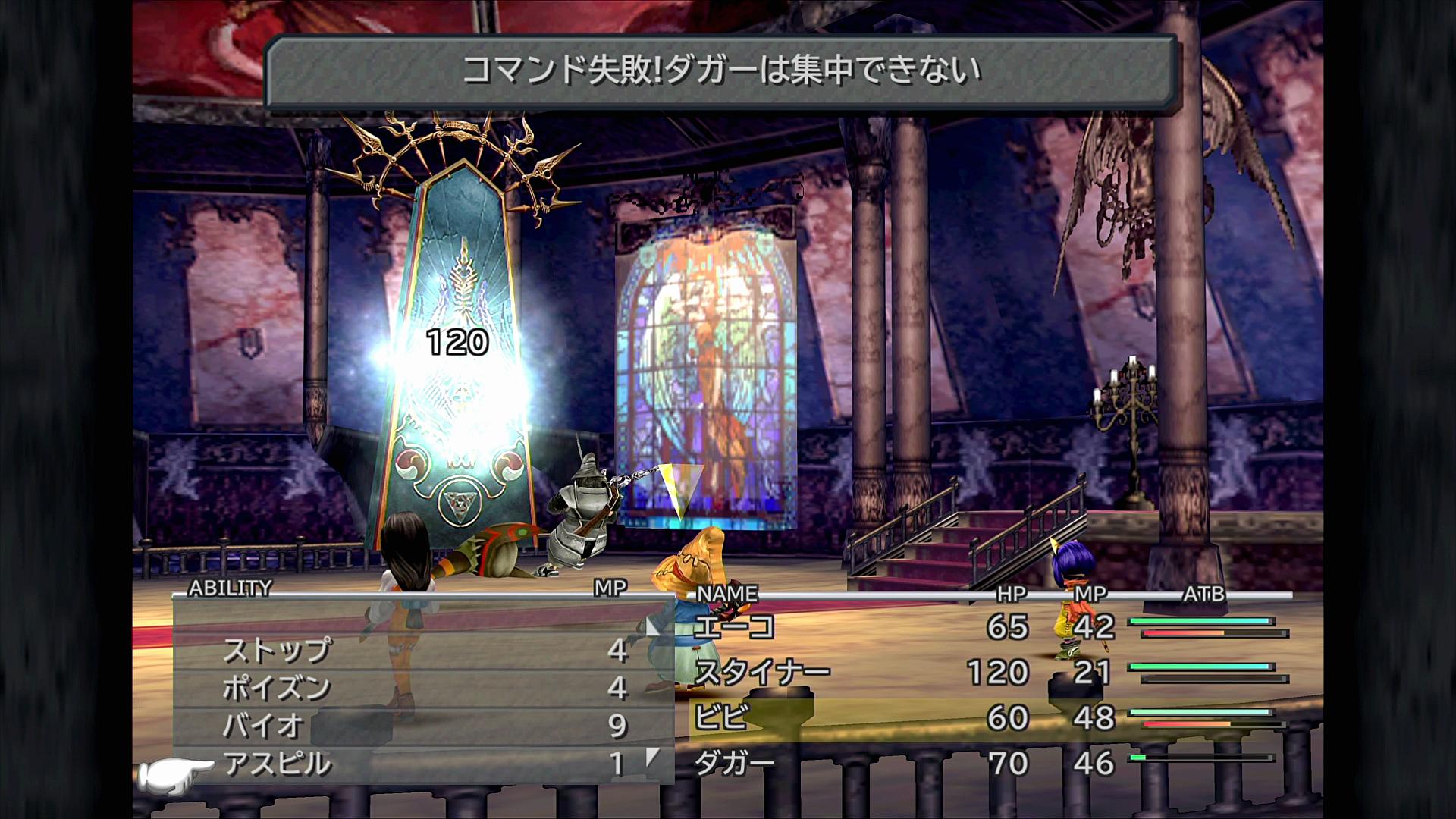Screen dimensions: 1456x819
Task: Select アスピル from the ability list
Action: pyautogui.click(x=278, y=764)
